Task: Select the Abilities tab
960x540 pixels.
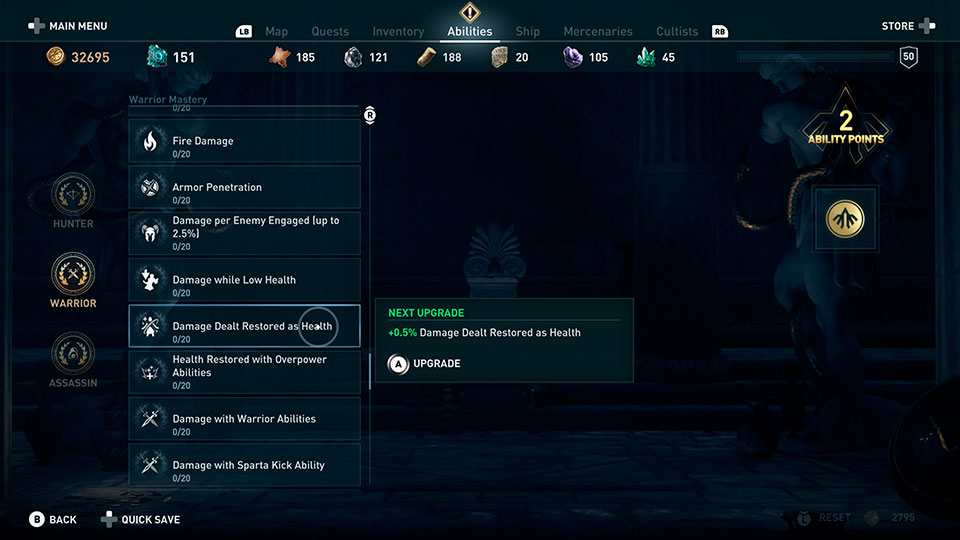Action: [469, 31]
